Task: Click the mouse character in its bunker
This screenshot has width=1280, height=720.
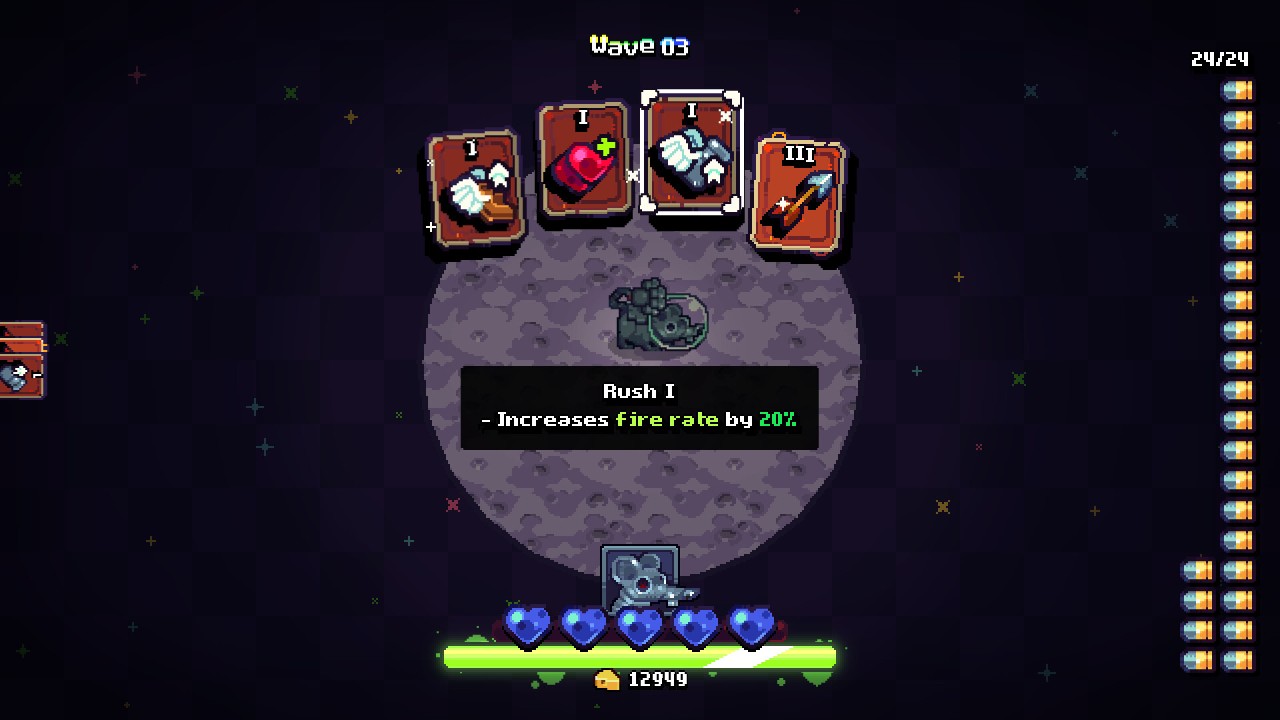Action: tap(639, 583)
